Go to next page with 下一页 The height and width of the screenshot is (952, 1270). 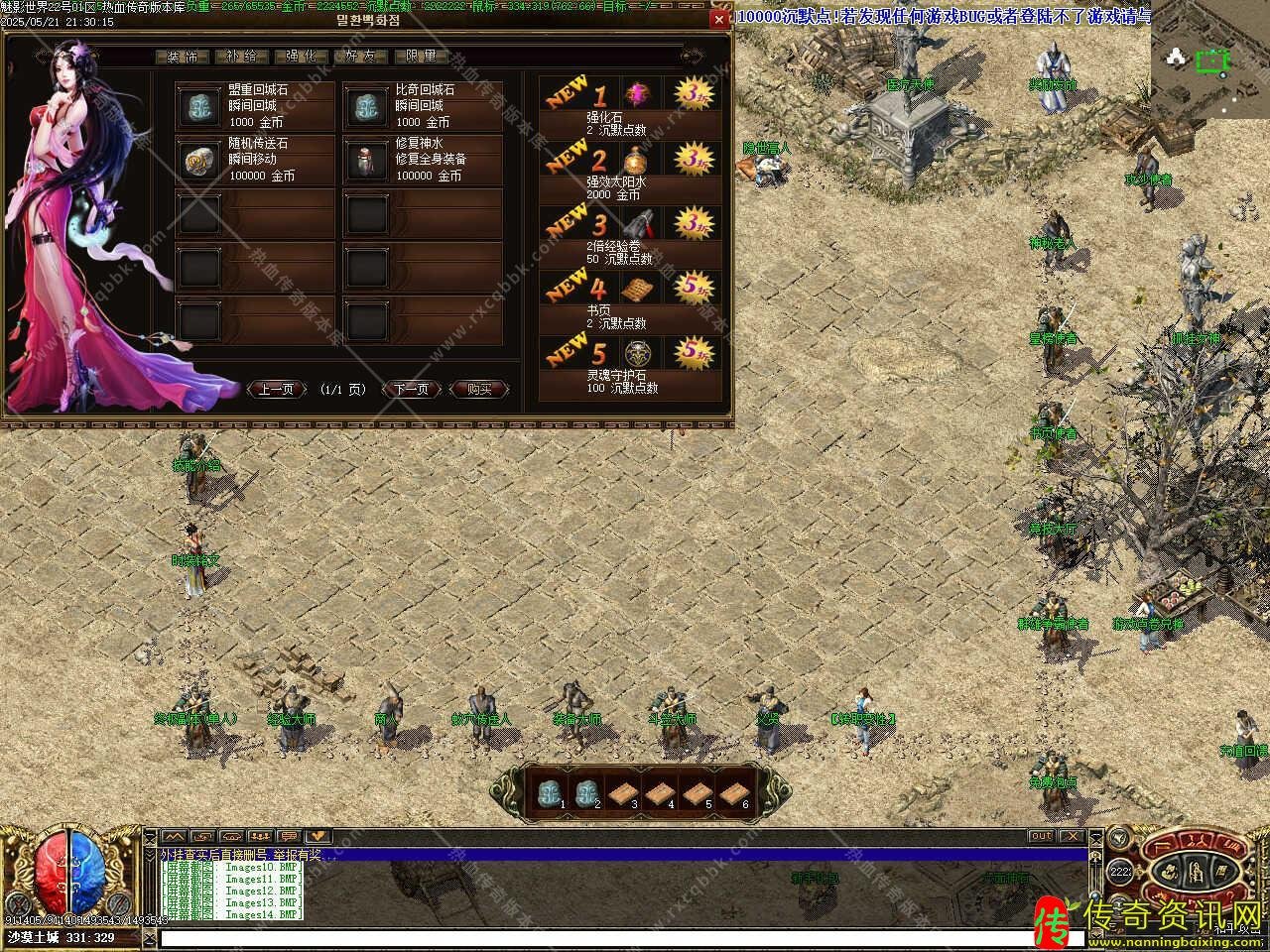coord(412,390)
